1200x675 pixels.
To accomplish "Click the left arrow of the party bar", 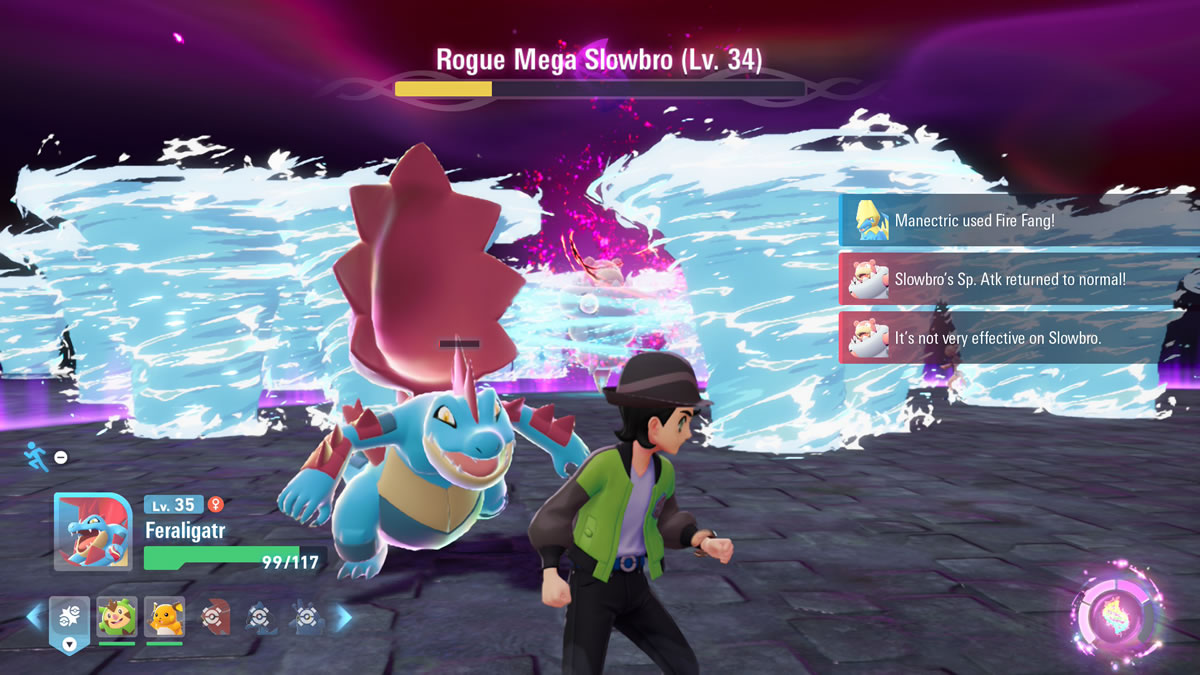I will (x=34, y=617).
